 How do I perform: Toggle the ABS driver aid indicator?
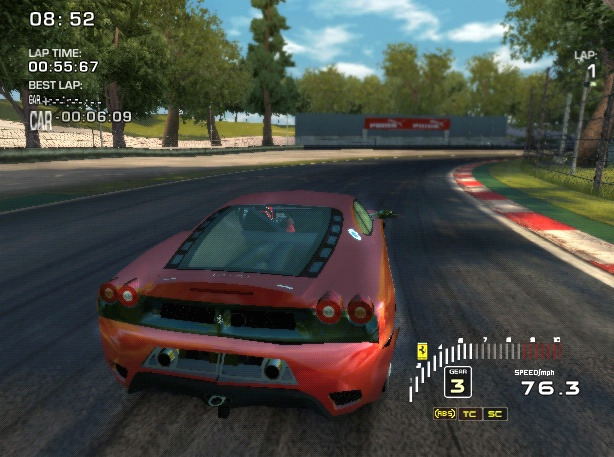coord(445,414)
